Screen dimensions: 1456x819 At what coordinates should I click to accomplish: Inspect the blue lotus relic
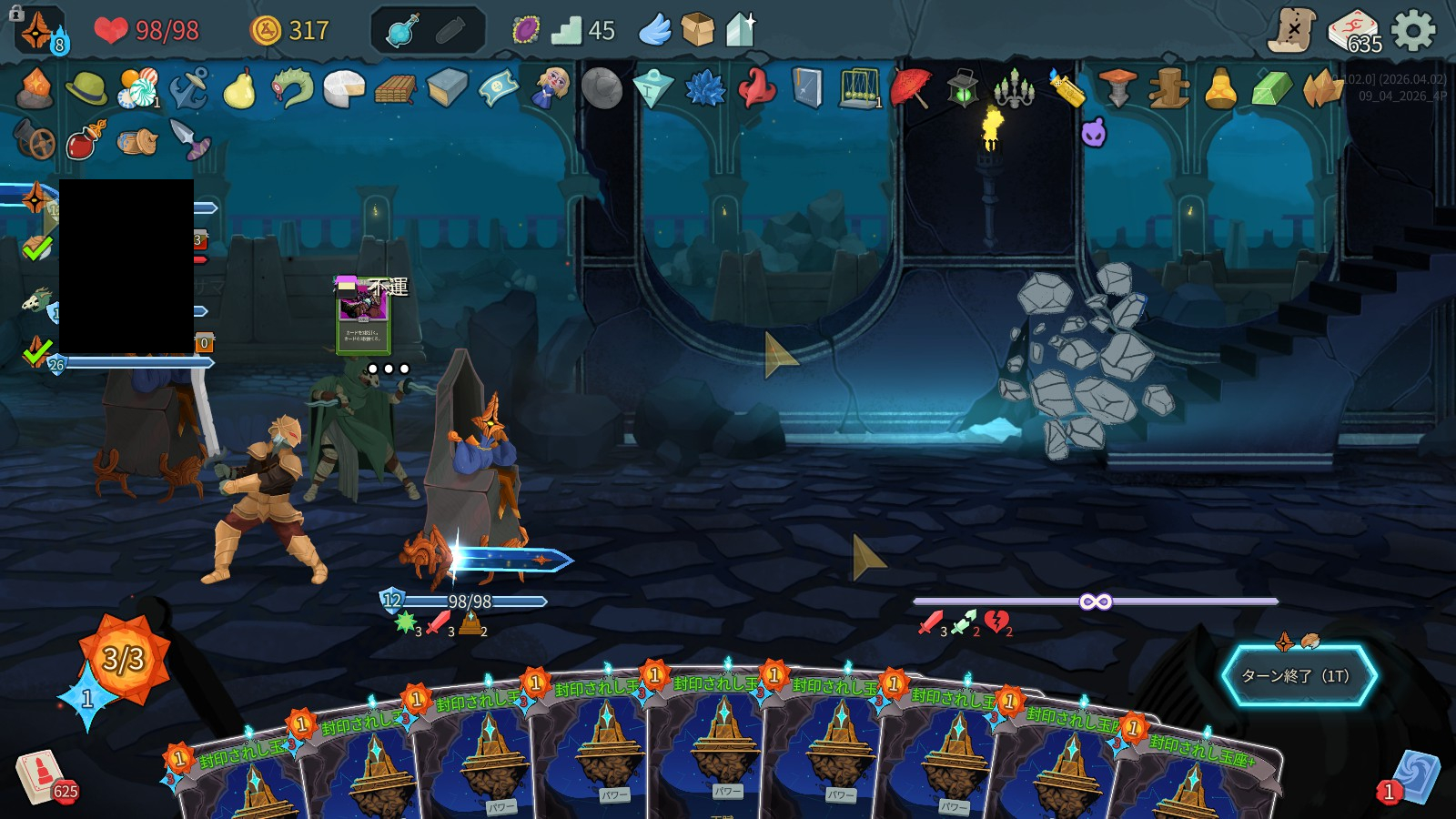click(704, 88)
